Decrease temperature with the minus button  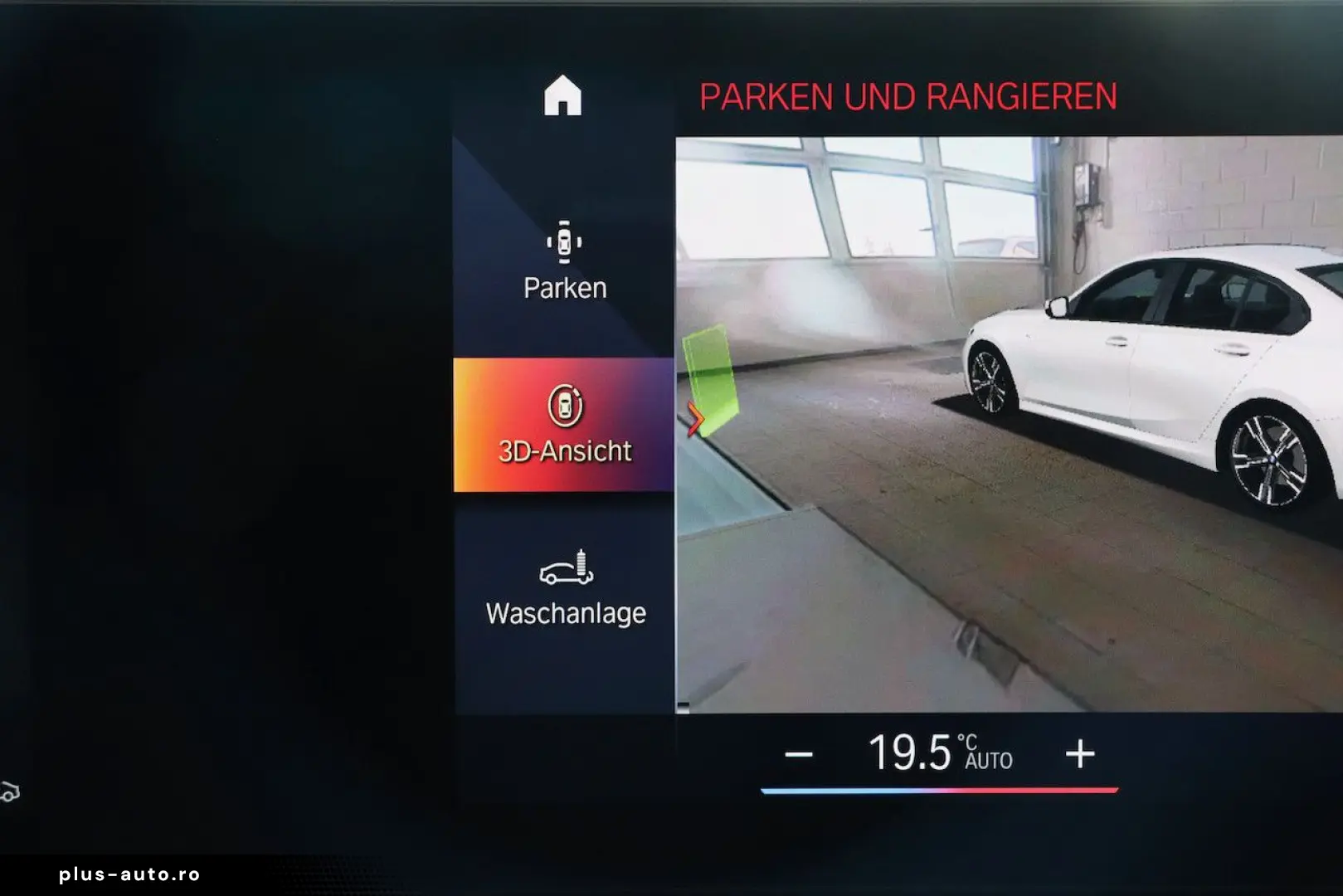798,754
